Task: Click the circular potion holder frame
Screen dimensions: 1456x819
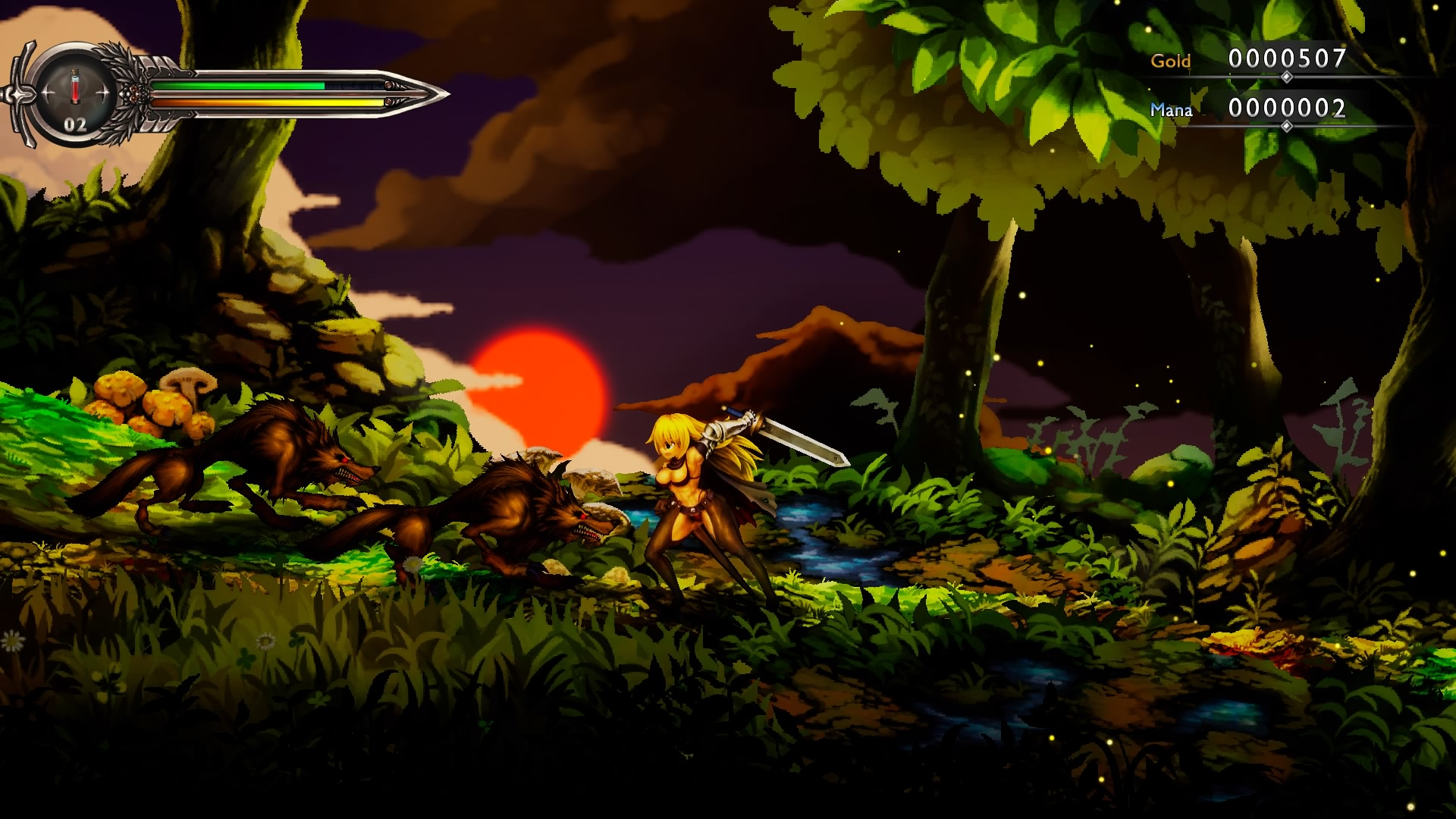Action: [74, 44]
